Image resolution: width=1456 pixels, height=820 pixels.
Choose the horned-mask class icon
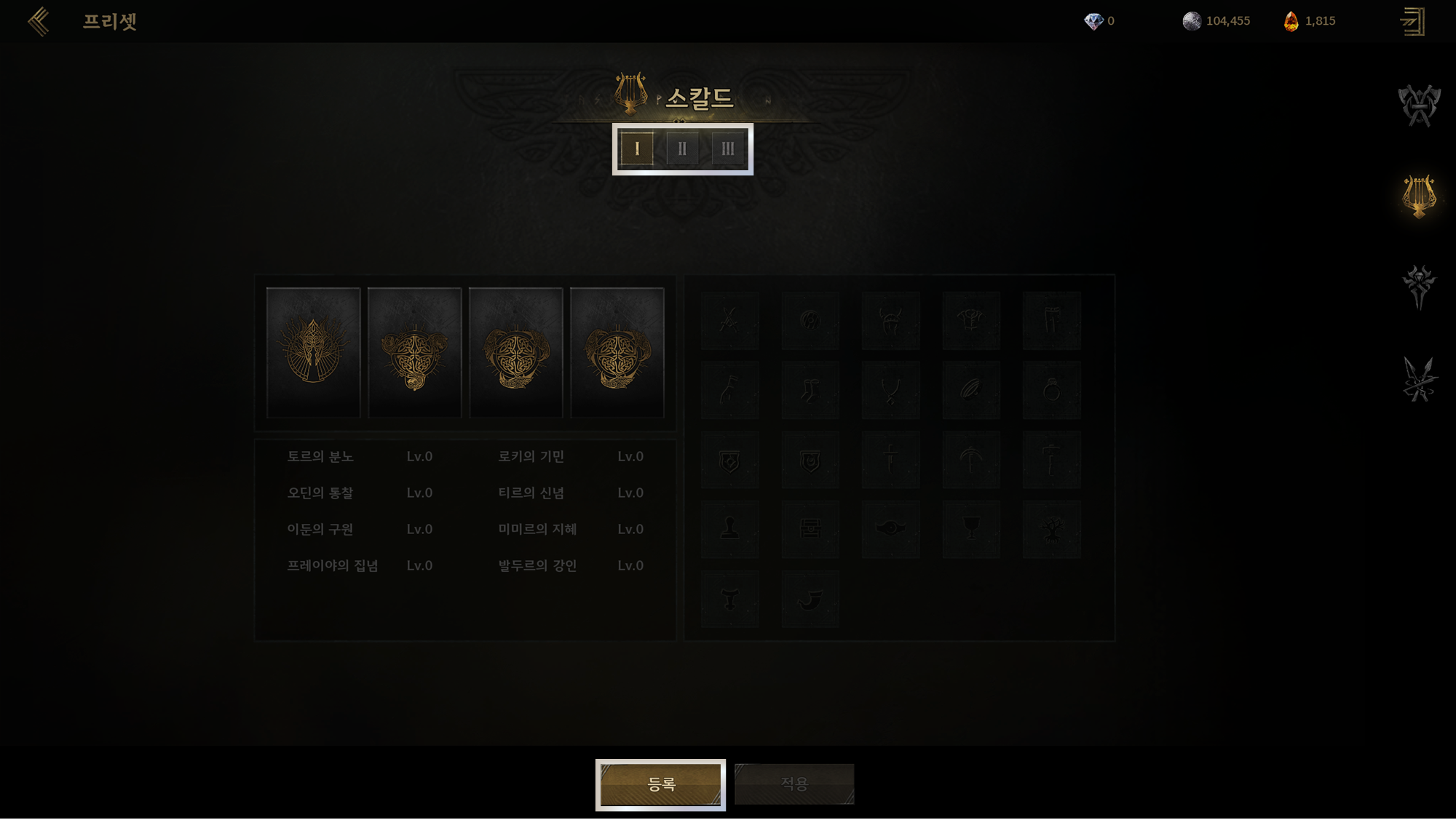tap(1418, 286)
